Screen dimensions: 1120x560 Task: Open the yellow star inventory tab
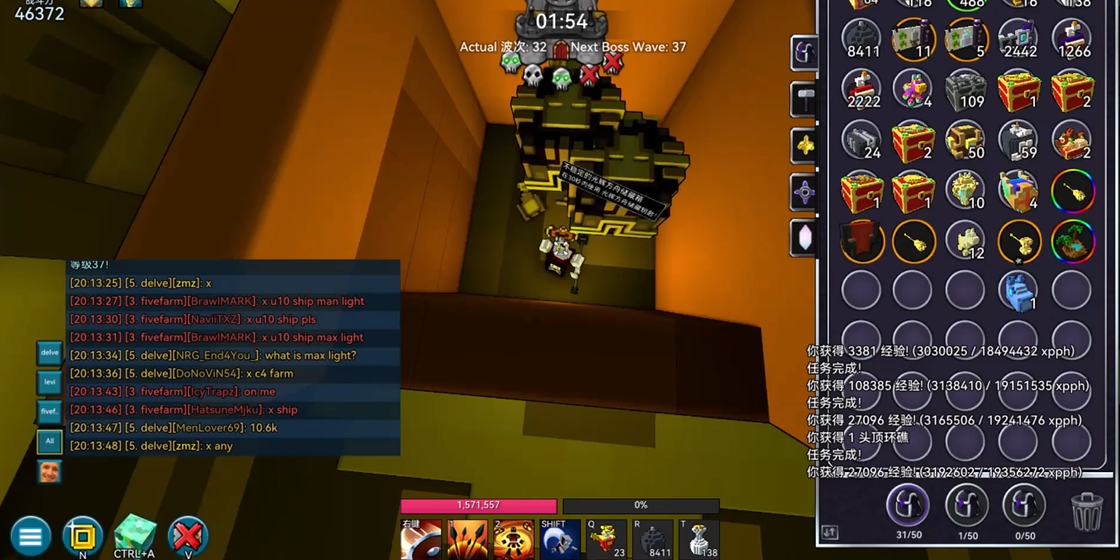(x=805, y=145)
